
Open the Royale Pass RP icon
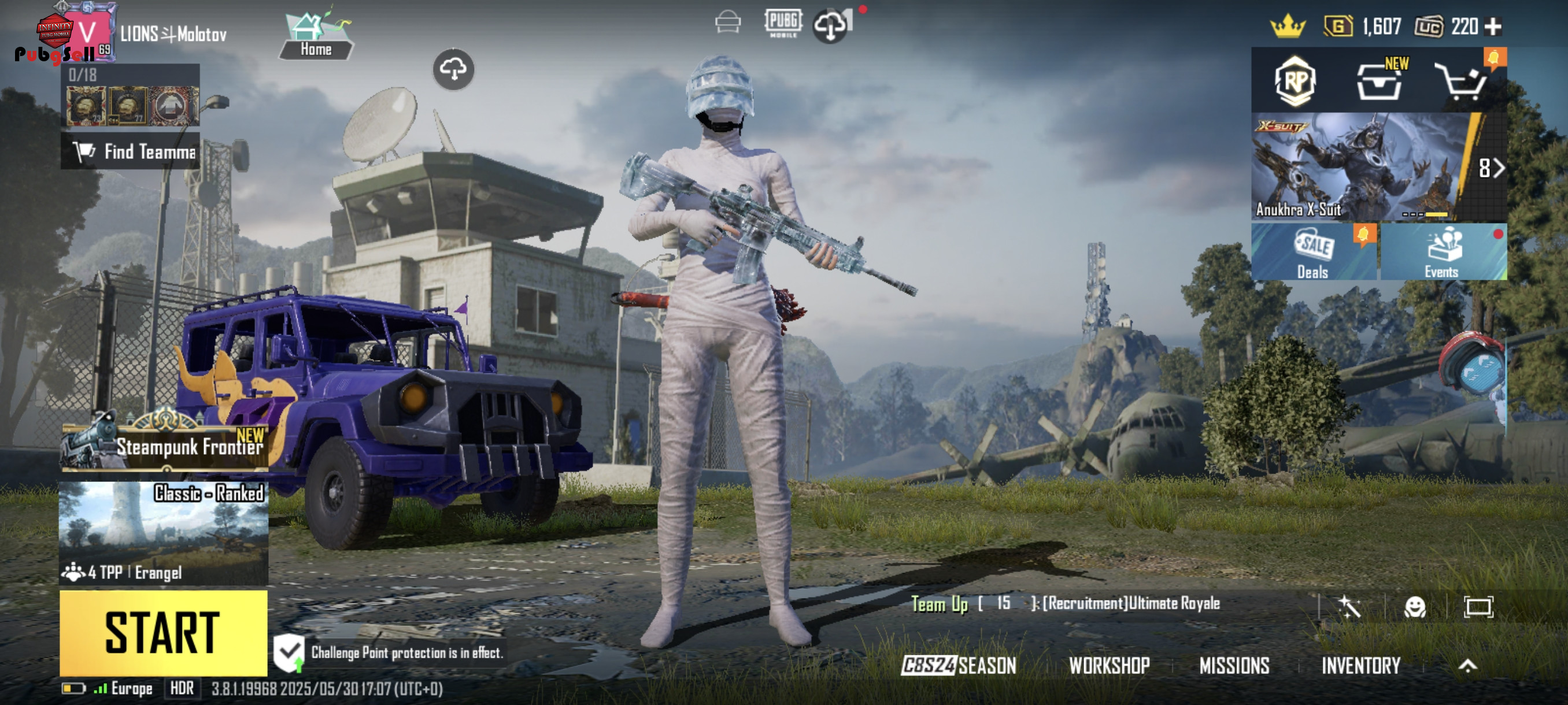(1295, 81)
